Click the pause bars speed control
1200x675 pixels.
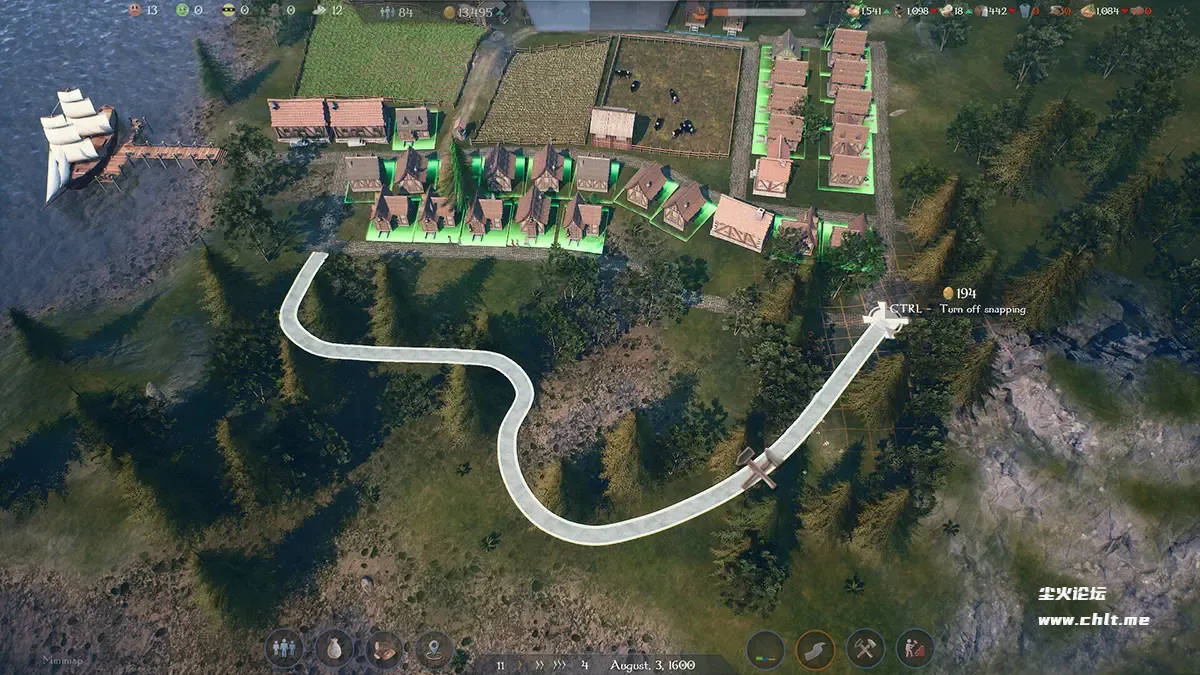[500, 664]
